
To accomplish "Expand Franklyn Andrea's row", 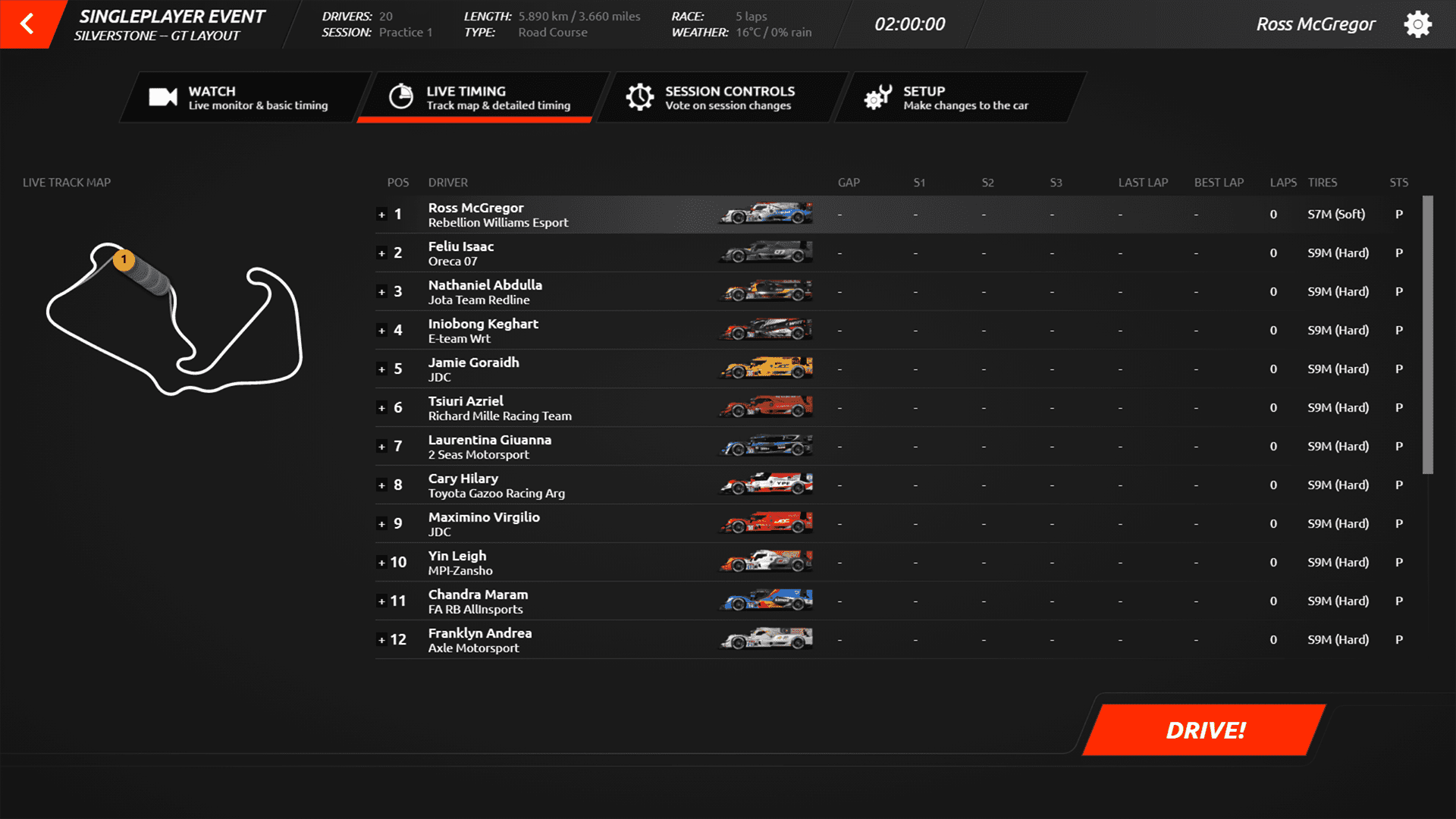I will [x=382, y=640].
